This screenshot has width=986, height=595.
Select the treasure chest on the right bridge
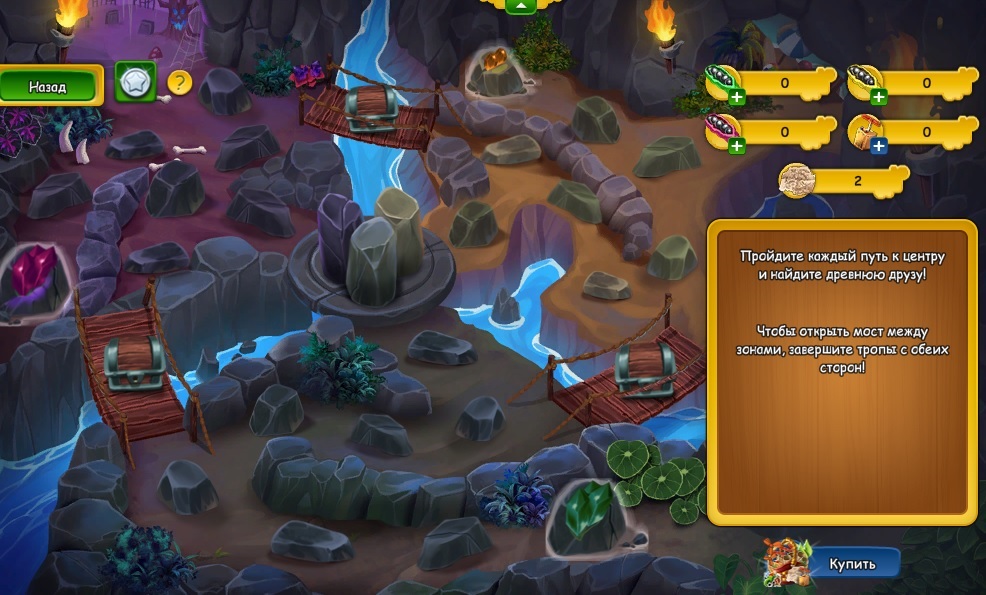[639, 367]
